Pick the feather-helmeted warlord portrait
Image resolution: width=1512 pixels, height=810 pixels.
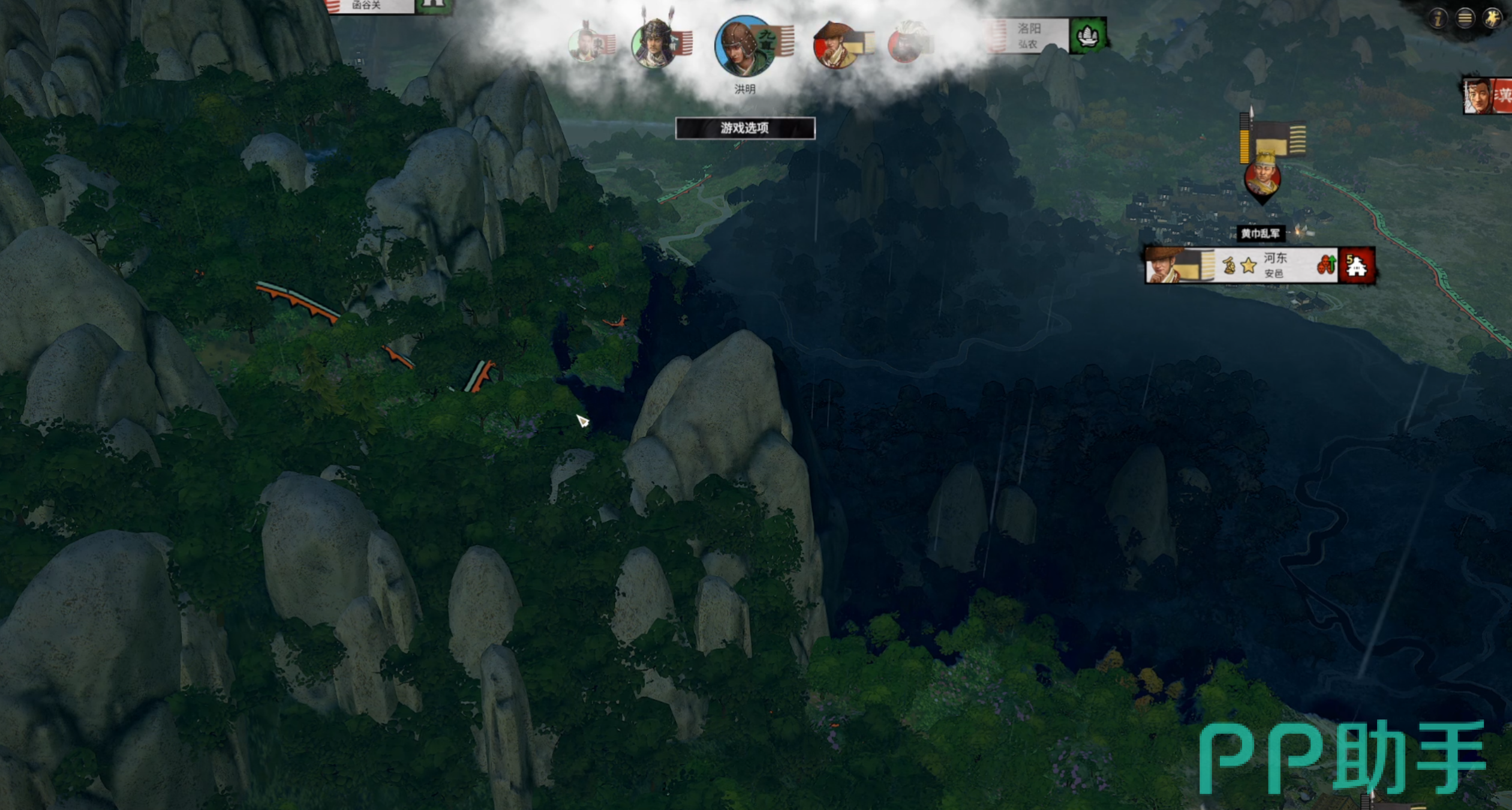point(654,44)
